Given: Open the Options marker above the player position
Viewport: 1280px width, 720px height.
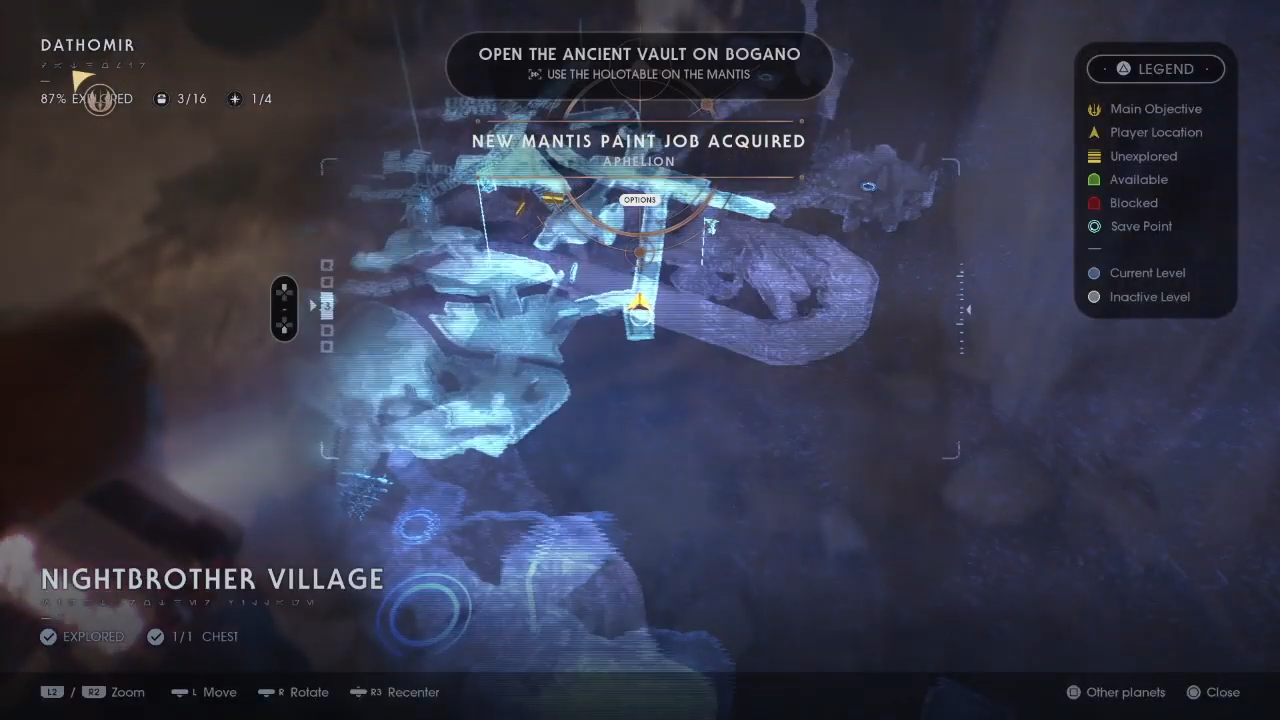Looking at the screenshot, I should pos(639,199).
